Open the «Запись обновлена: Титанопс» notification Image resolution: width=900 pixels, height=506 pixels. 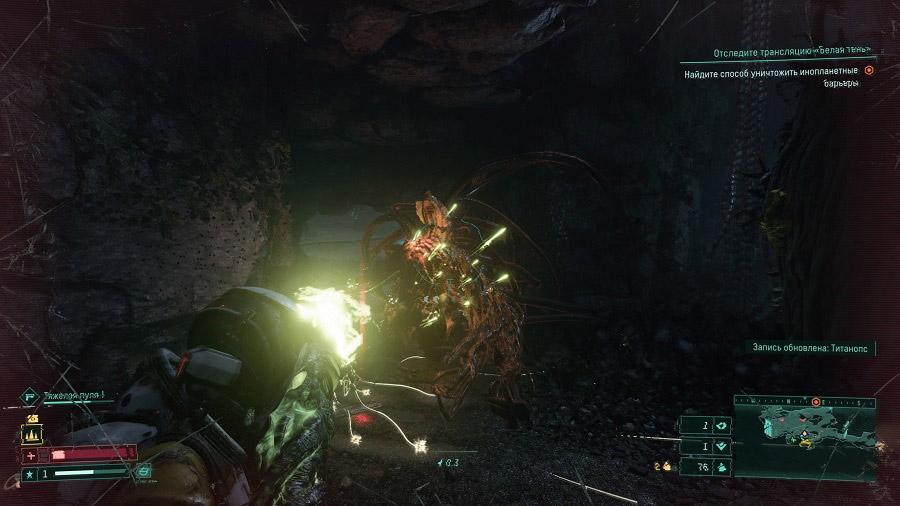click(811, 348)
